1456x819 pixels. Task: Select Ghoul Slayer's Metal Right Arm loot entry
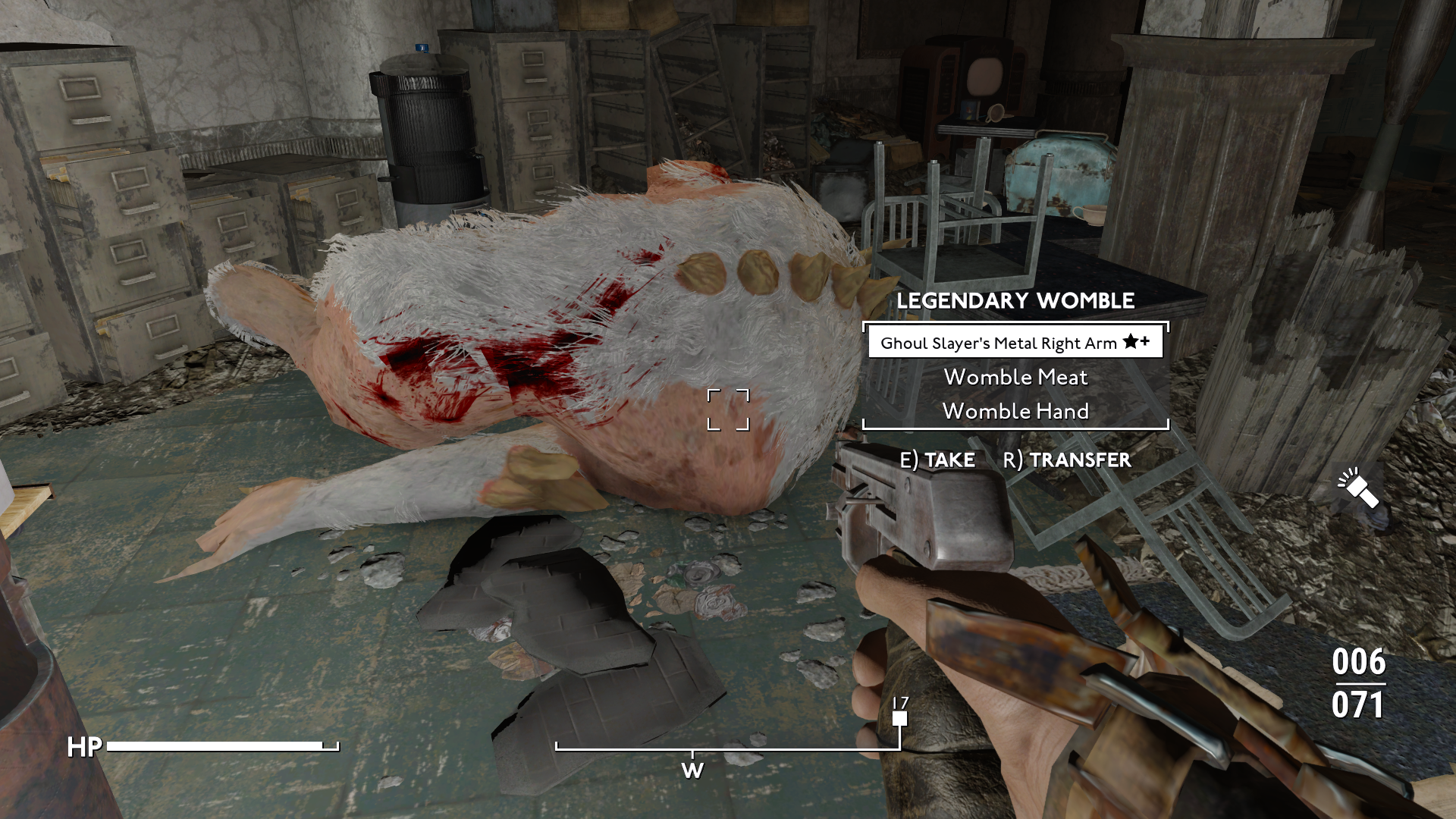pyautogui.click(x=1015, y=344)
